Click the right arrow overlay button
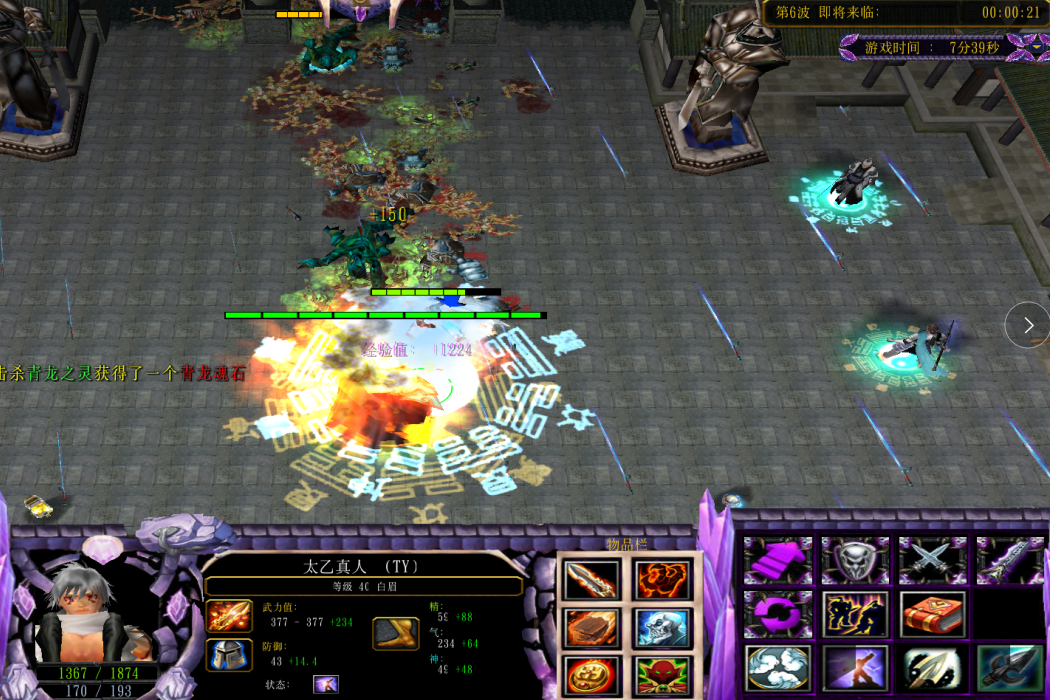The image size is (1050, 700). (1028, 325)
